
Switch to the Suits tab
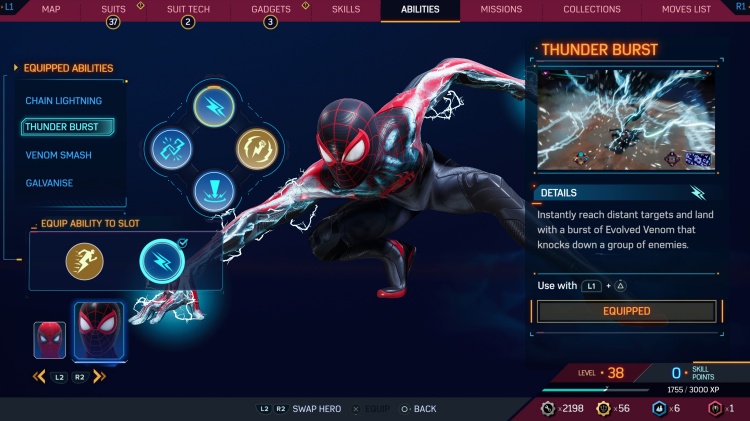coord(114,10)
